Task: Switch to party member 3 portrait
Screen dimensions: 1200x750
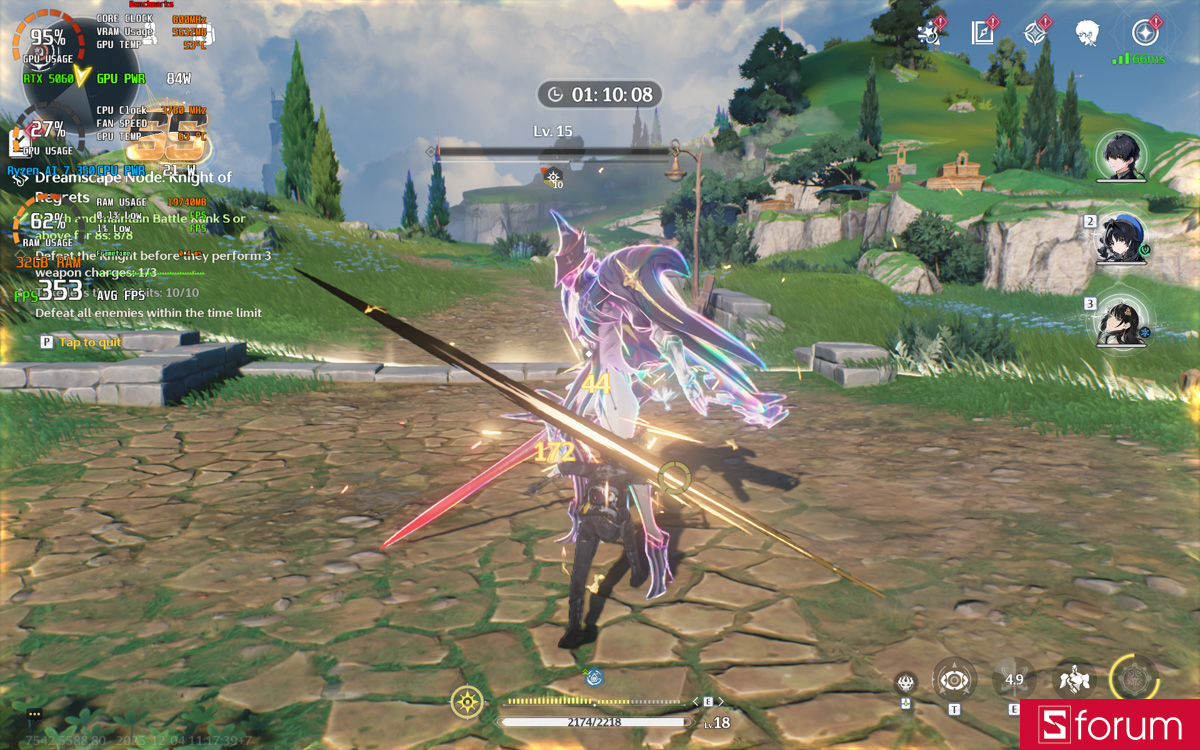Action: pyautogui.click(x=1120, y=321)
